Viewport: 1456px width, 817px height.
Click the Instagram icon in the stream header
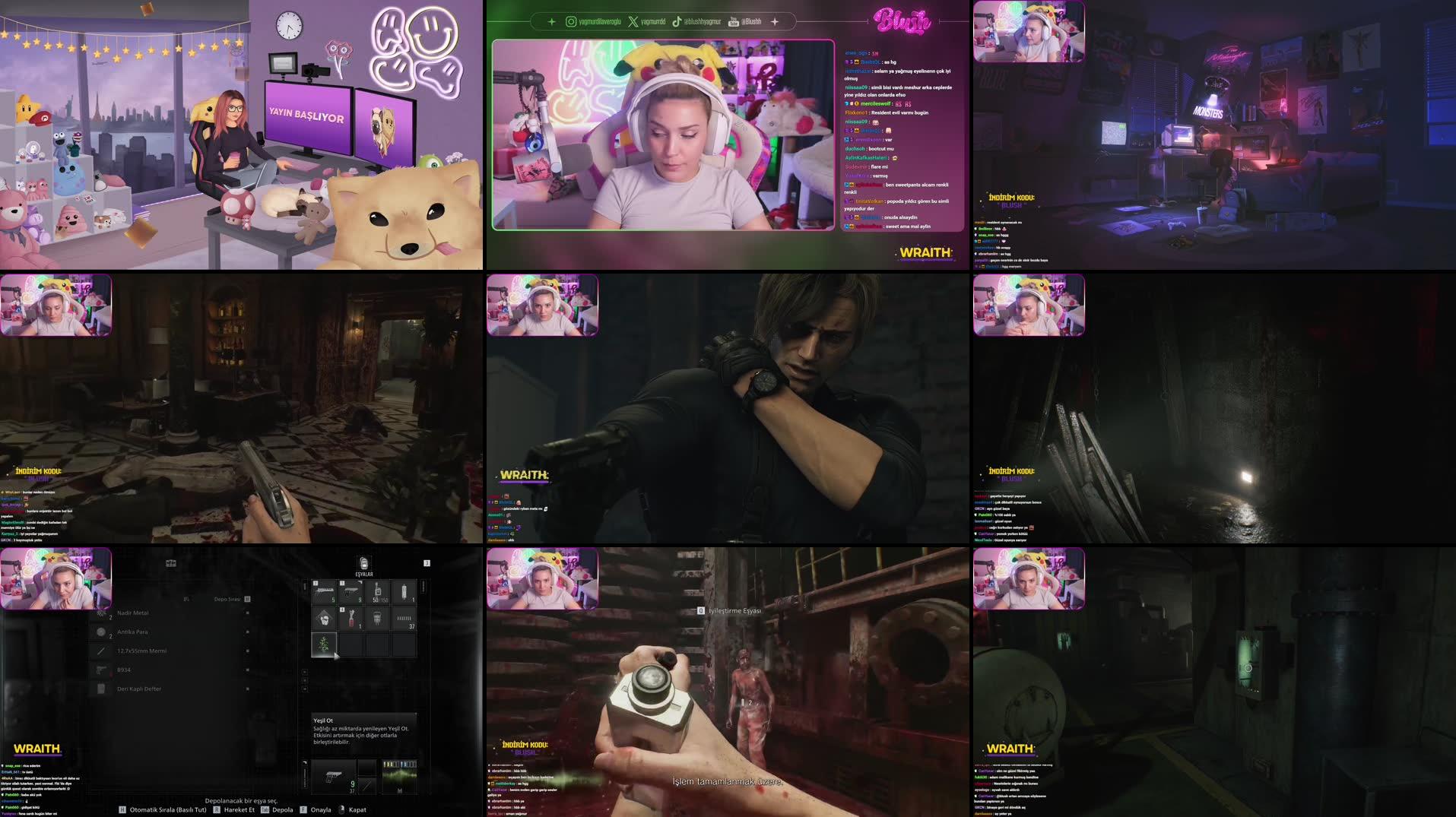tap(571, 21)
